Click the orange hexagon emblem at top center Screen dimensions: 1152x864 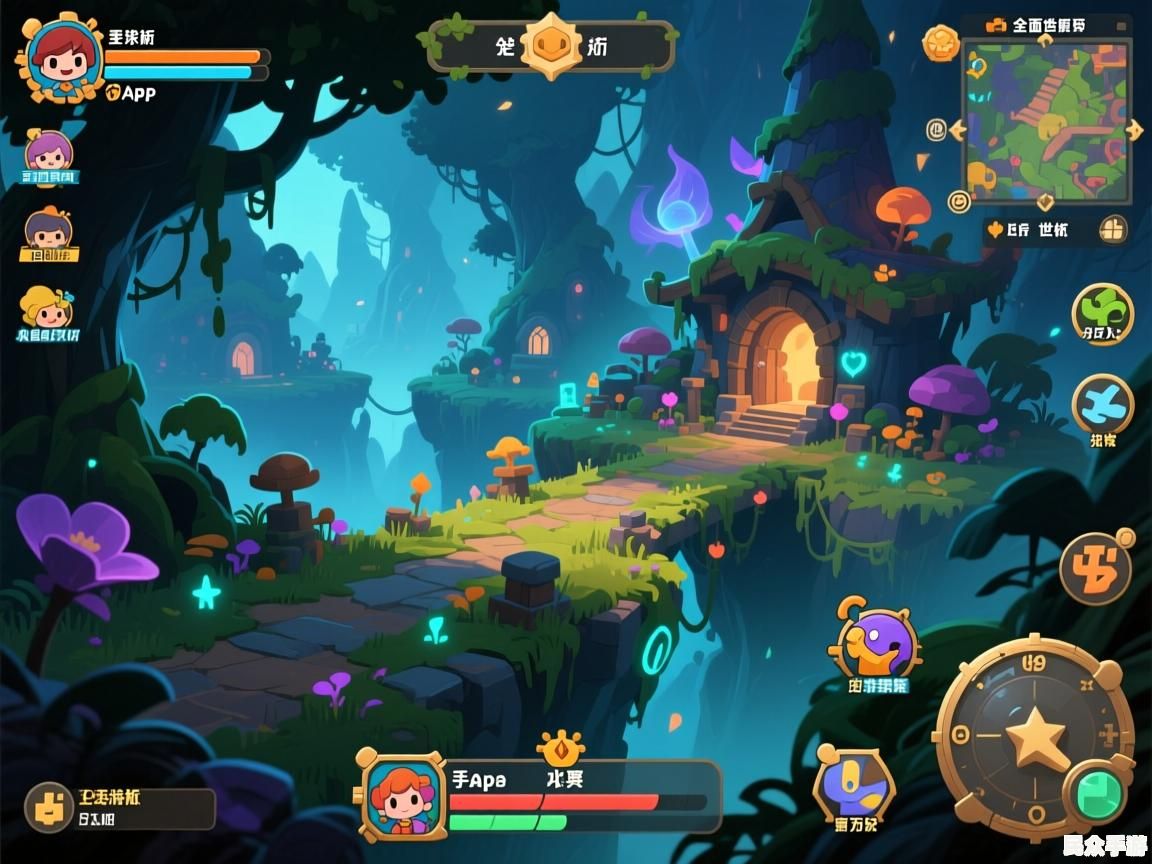click(x=551, y=46)
